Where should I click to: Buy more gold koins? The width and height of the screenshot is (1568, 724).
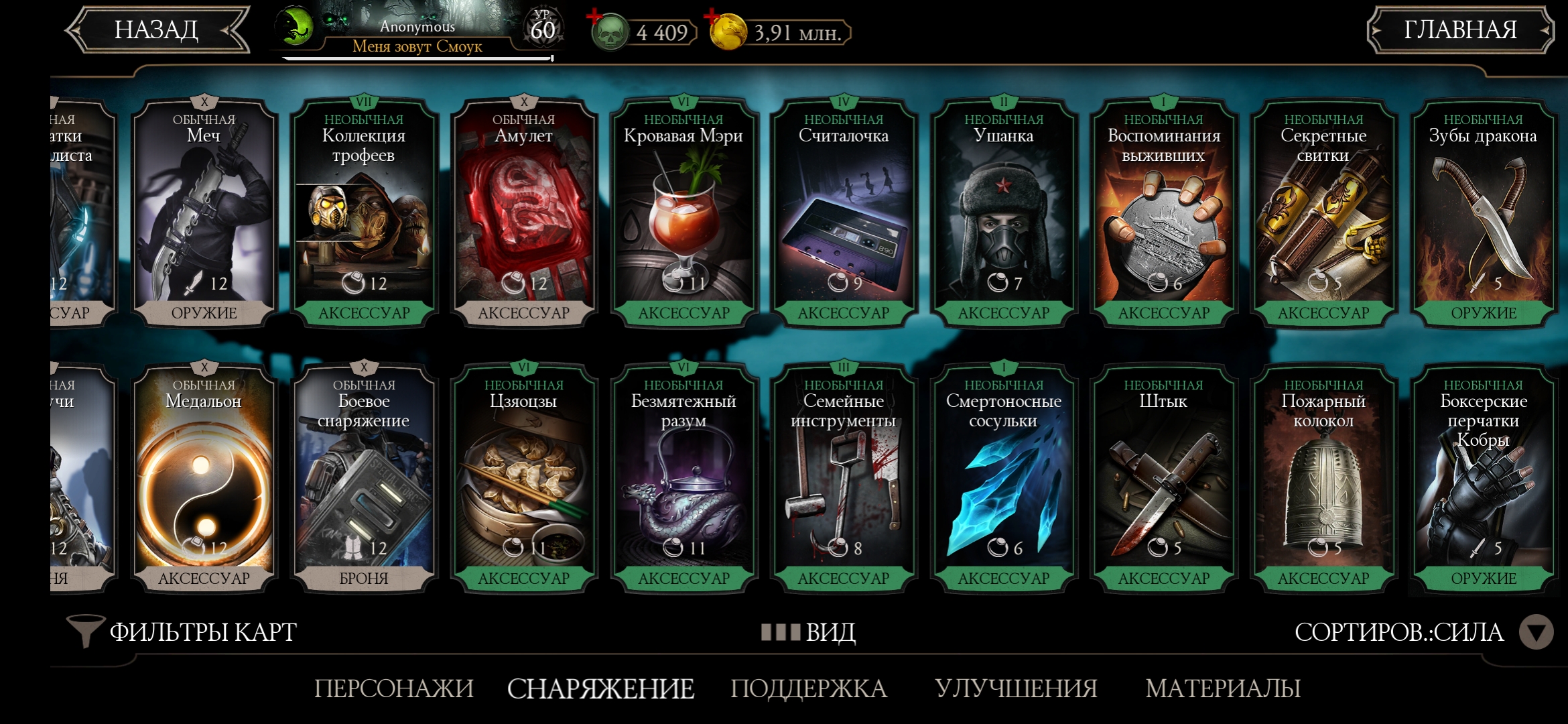point(713,18)
